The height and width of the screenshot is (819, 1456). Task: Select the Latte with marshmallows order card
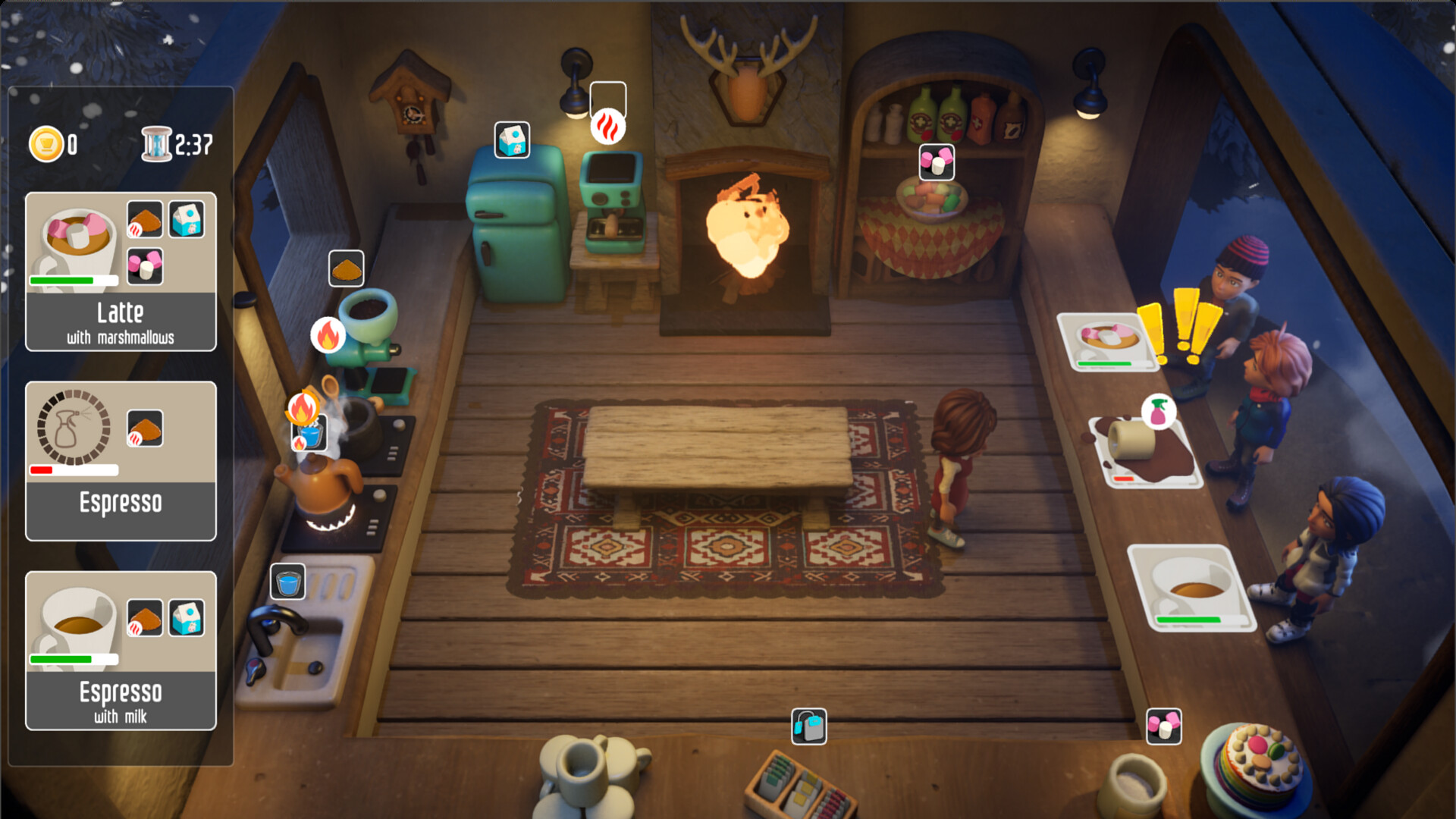[121, 271]
